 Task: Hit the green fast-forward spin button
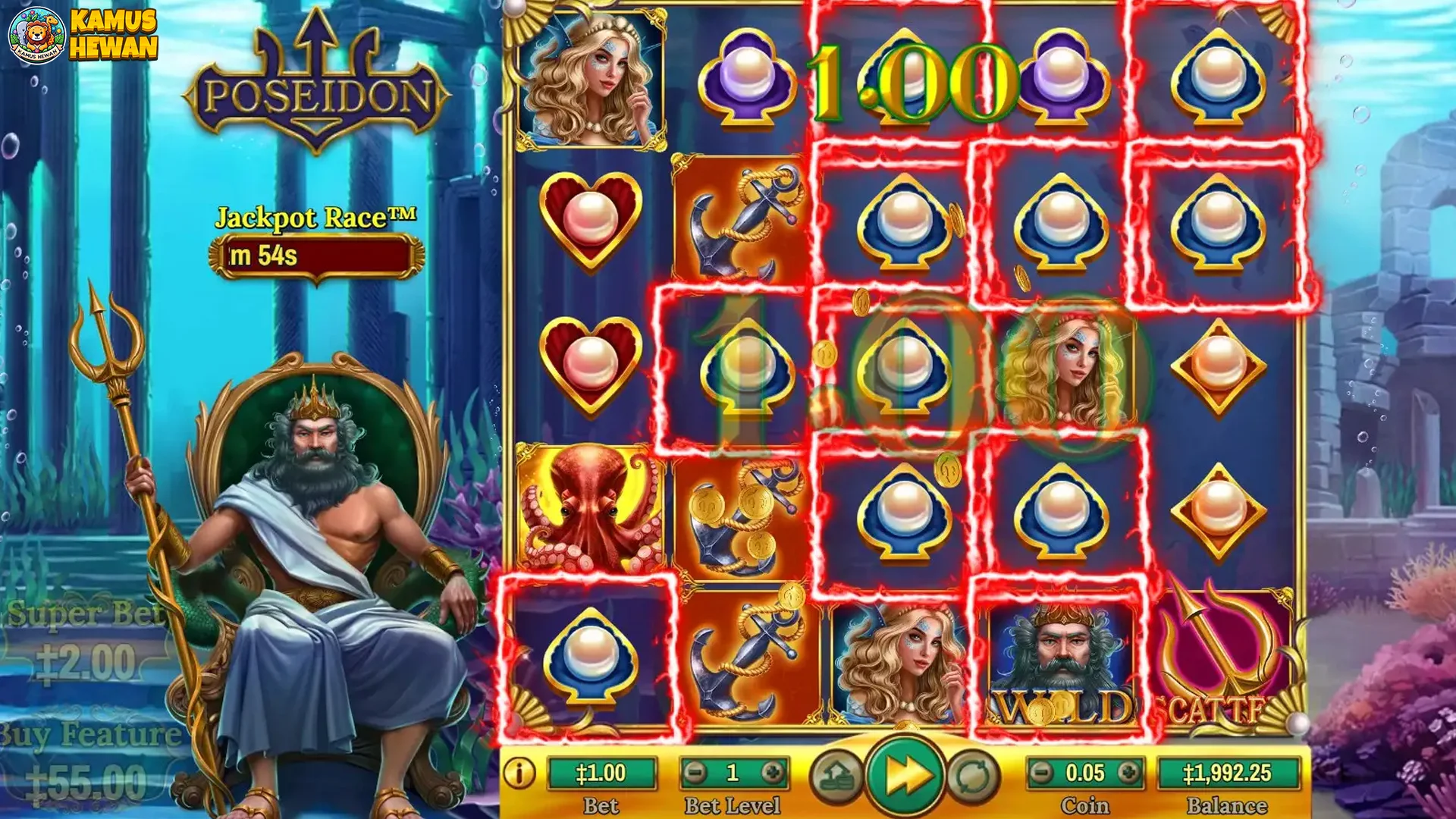[x=905, y=775]
